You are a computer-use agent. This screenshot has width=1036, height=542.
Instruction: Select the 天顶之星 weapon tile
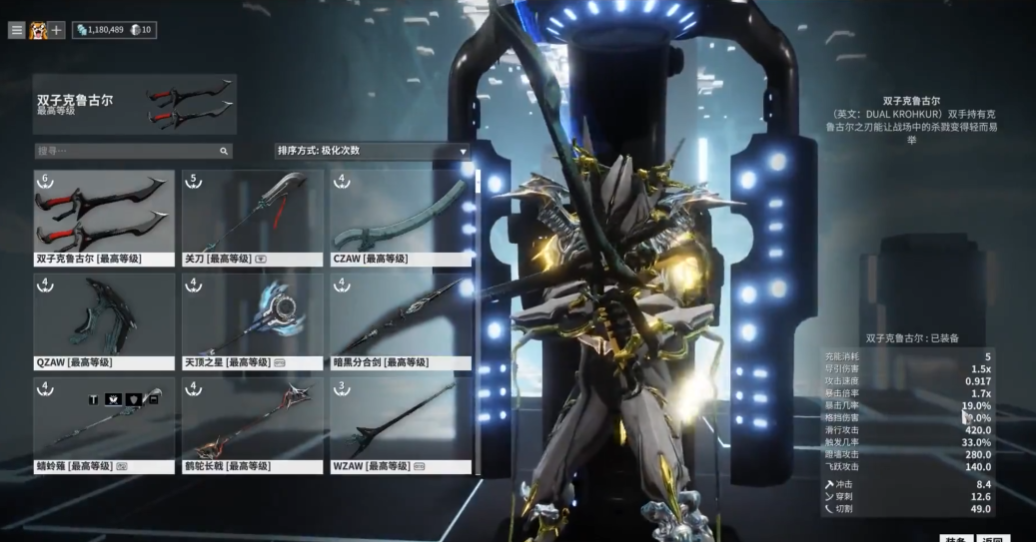pos(252,321)
